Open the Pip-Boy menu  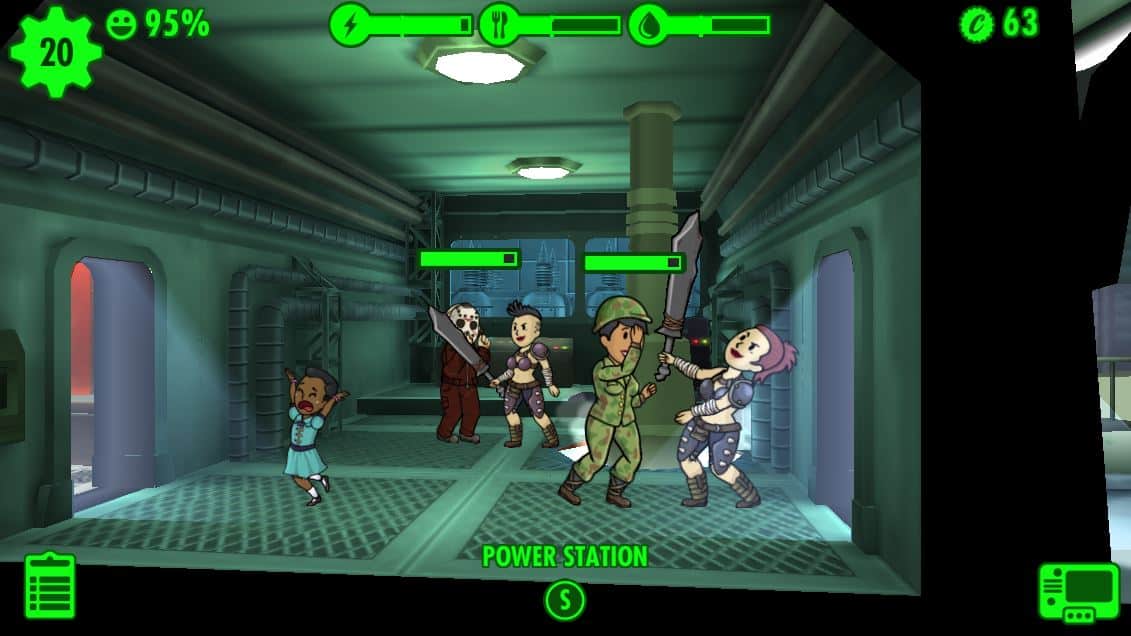[x=1079, y=592]
